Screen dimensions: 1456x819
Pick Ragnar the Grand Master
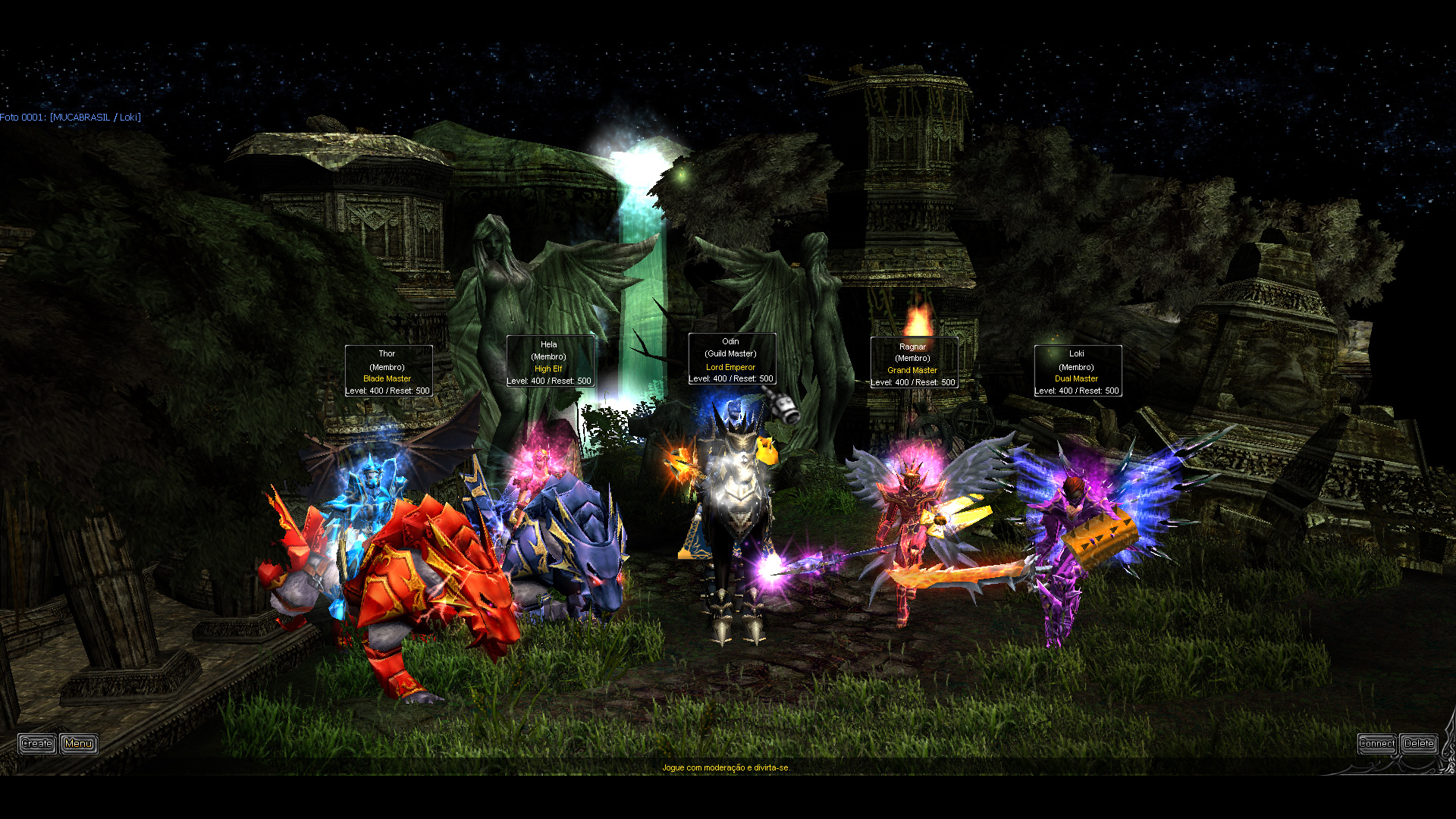click(908, 523)
